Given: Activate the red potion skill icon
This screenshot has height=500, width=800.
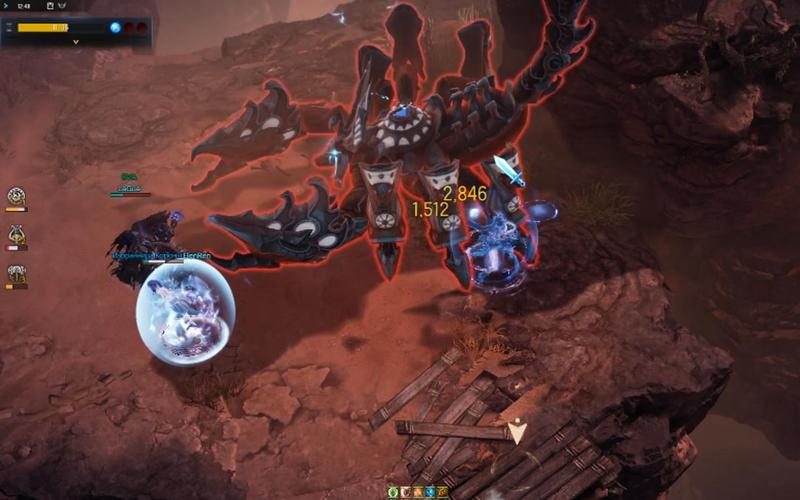Looking at the screenshot, I should click(x=406, y=492).
